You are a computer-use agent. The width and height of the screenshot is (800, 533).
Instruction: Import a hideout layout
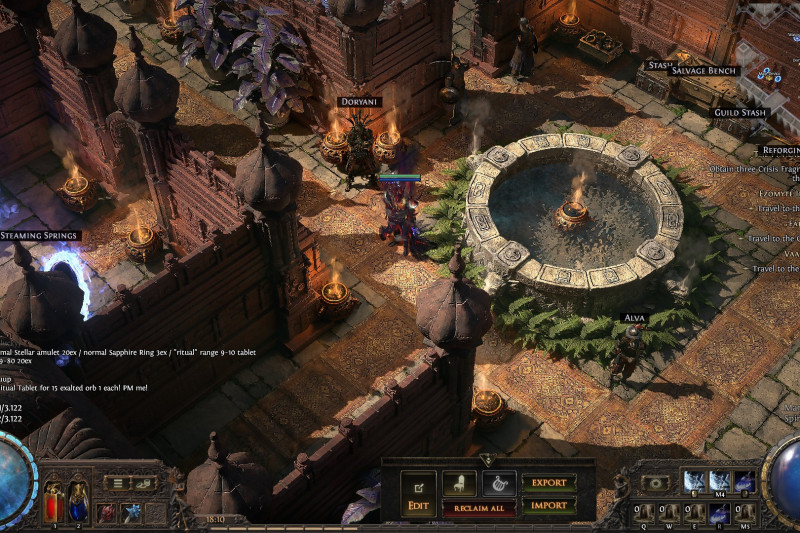pos(548,506)
